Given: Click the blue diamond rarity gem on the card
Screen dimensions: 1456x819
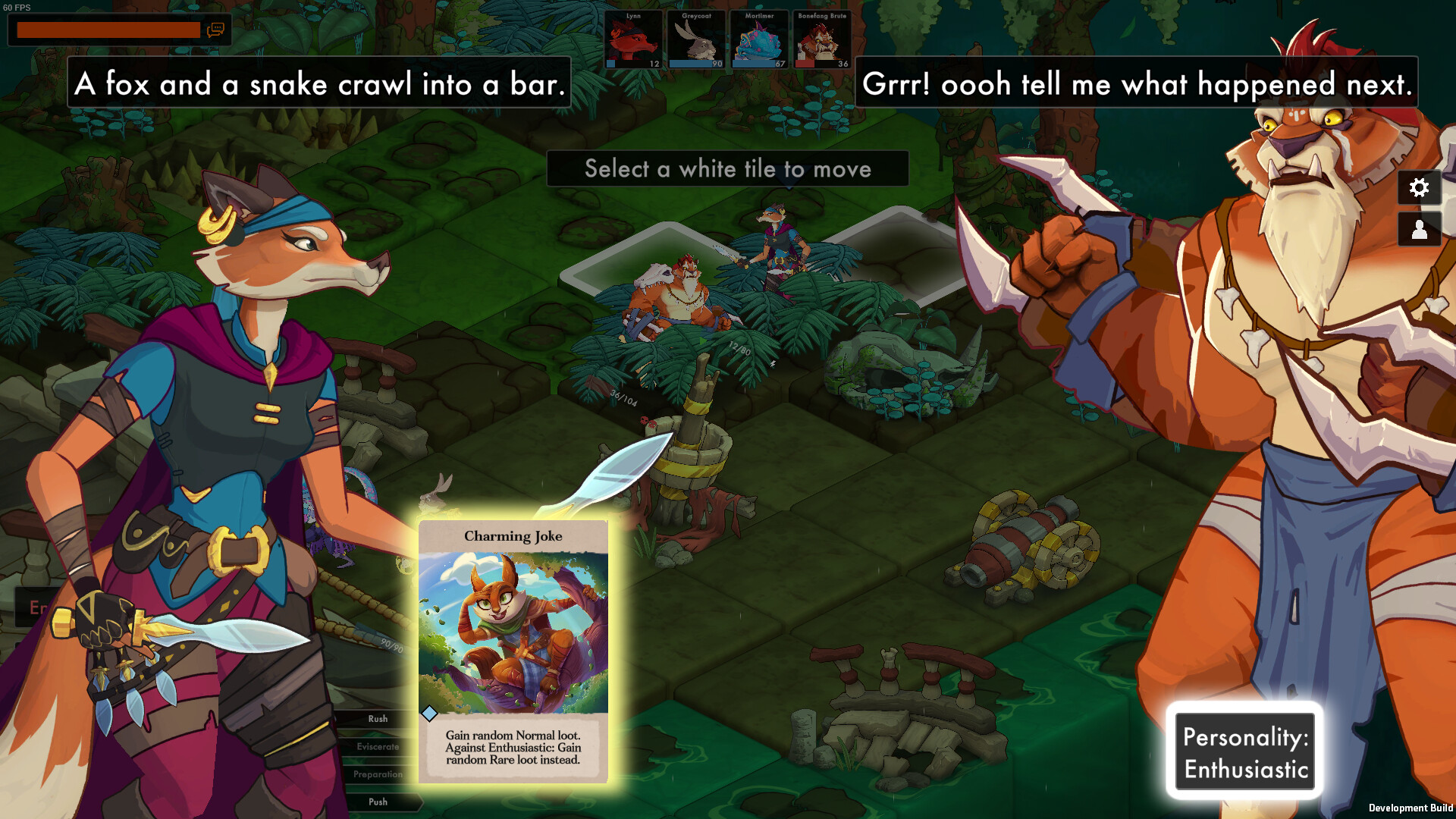Looking at the screenshot, I should tap(430, 713).
